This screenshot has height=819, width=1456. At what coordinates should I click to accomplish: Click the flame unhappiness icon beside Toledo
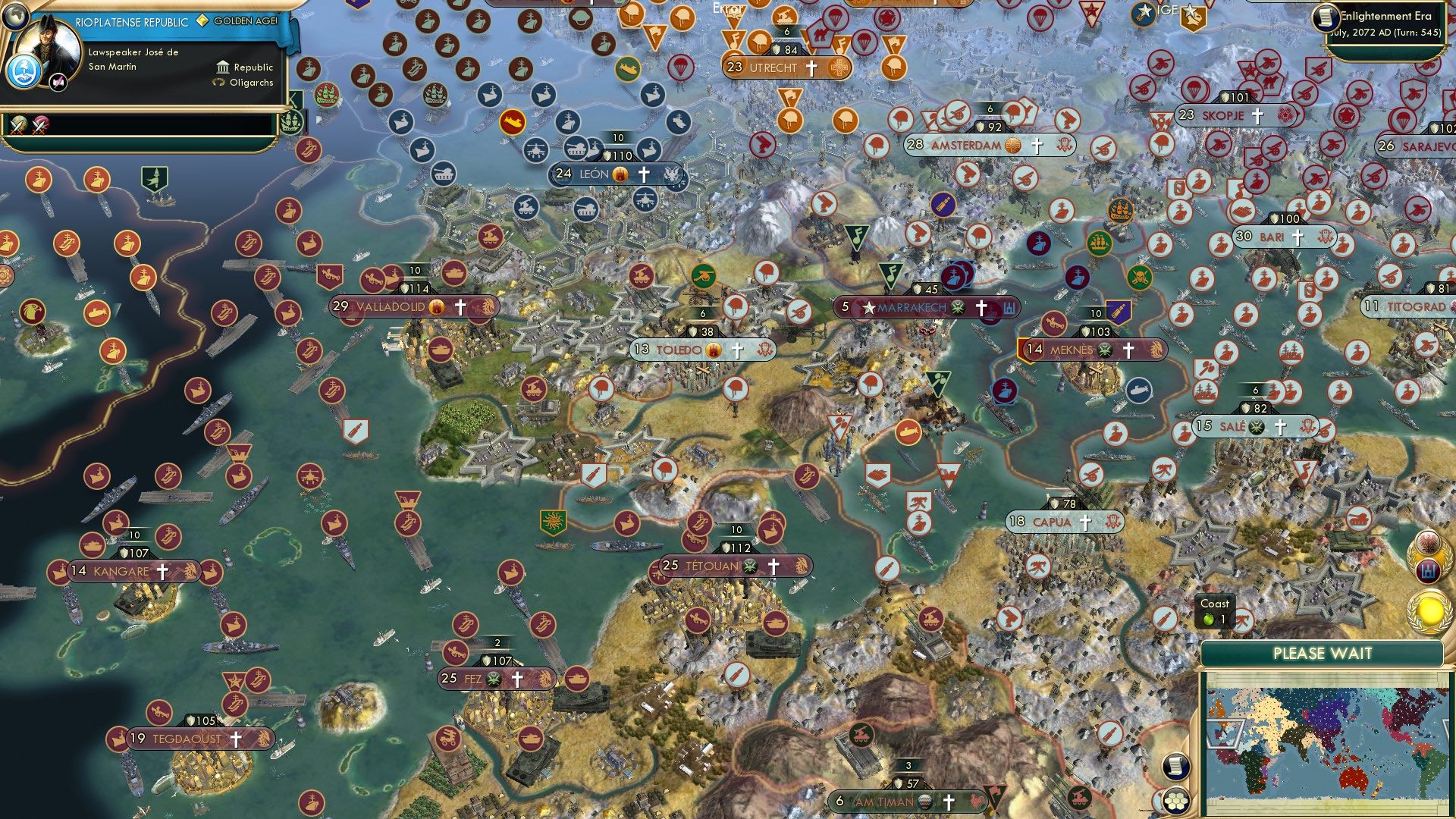[711, 350]
